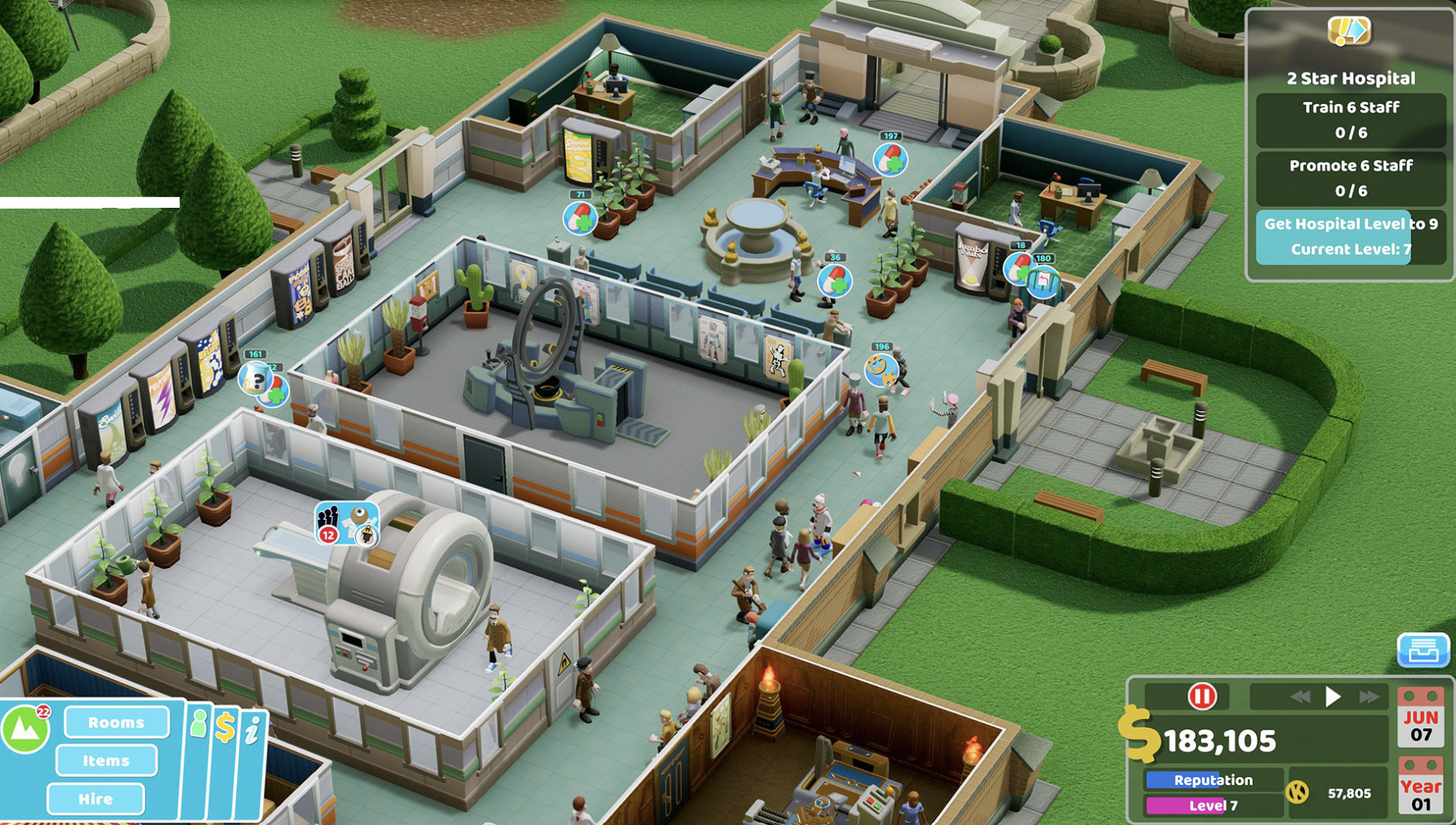Pause the game simulation
The width and height of the screenshot is (1456, 825).
point(1203,696)
